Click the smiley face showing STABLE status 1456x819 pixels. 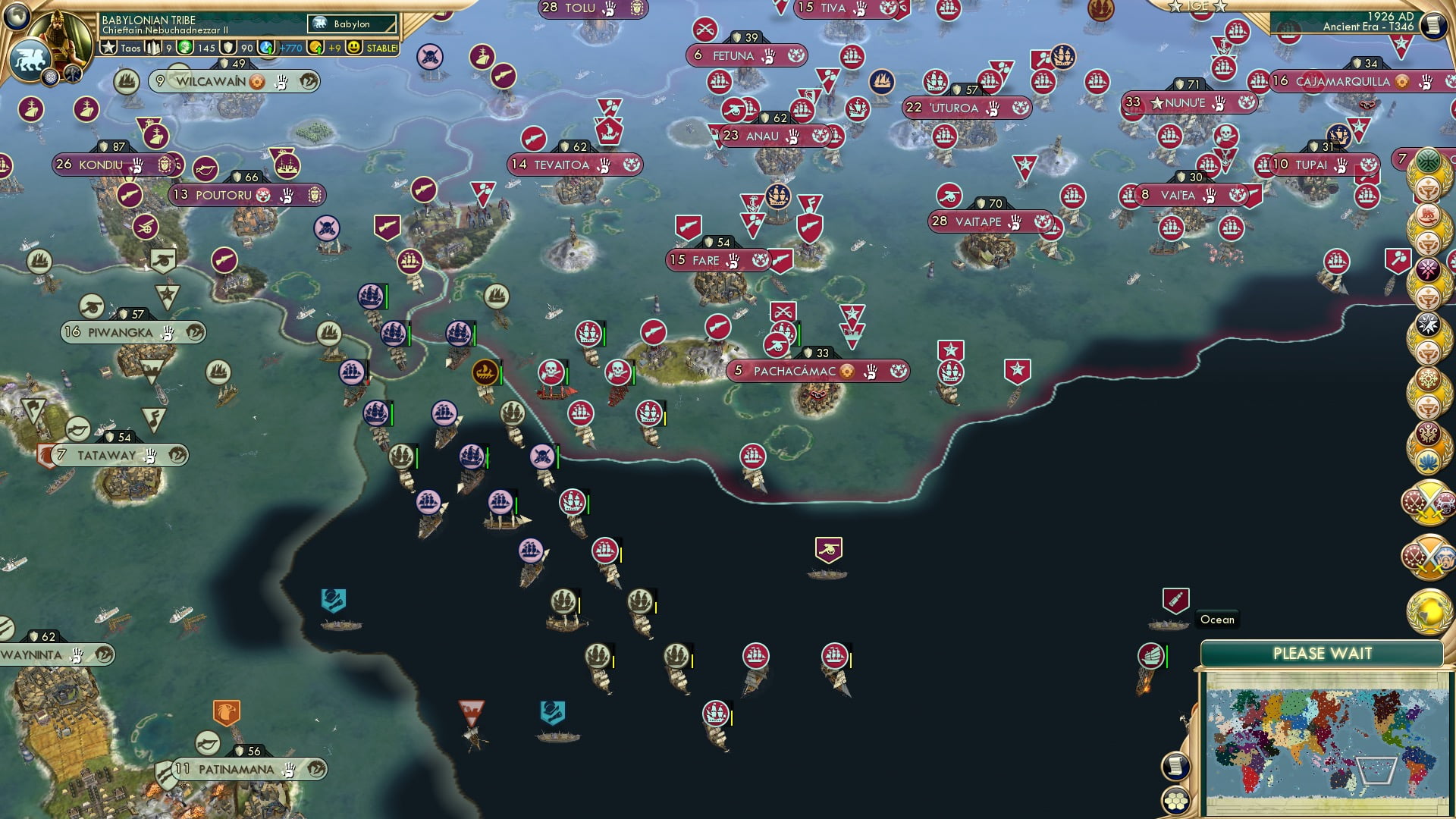354,47
